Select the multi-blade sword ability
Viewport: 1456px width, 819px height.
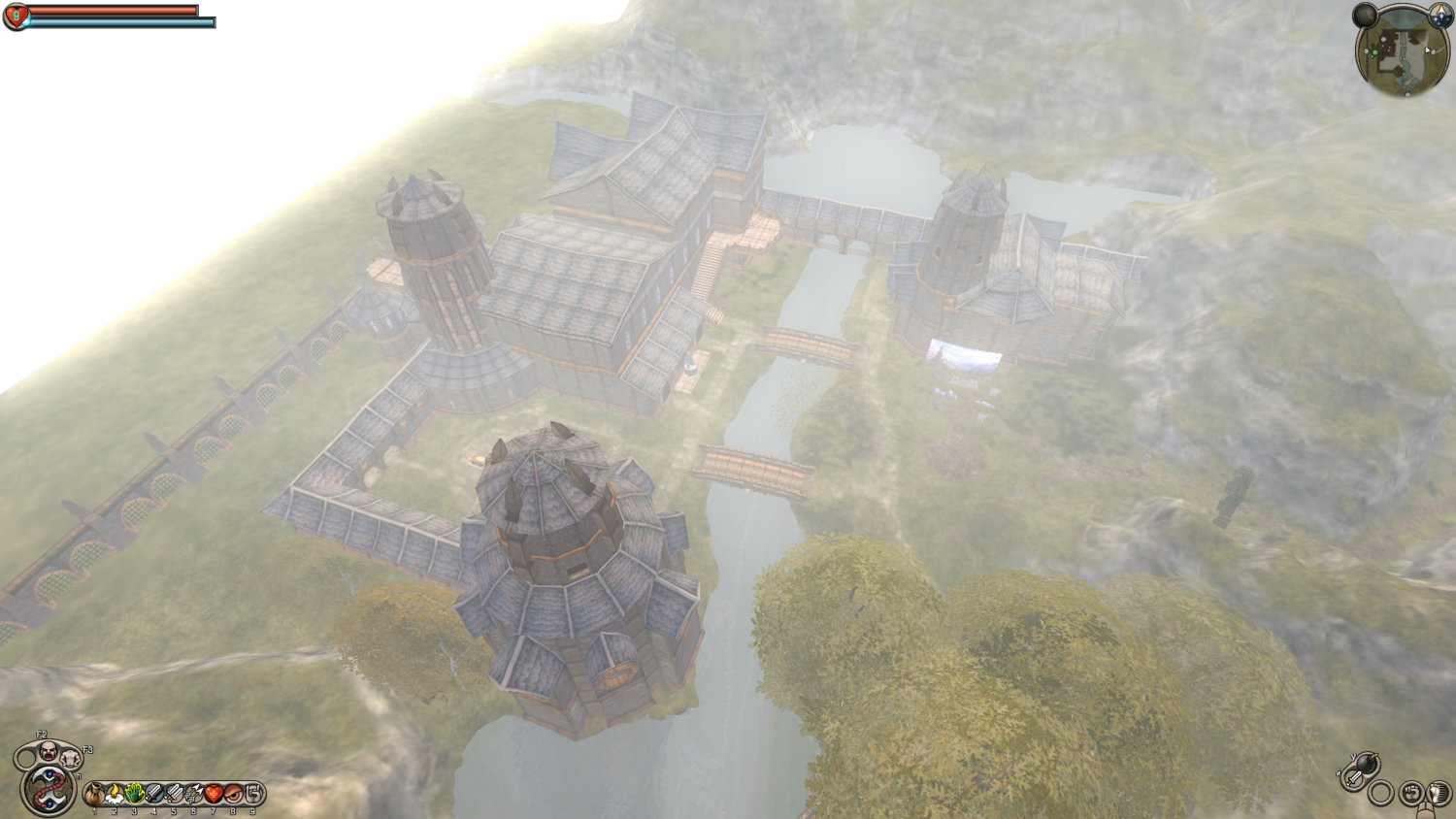coord(174,795)
